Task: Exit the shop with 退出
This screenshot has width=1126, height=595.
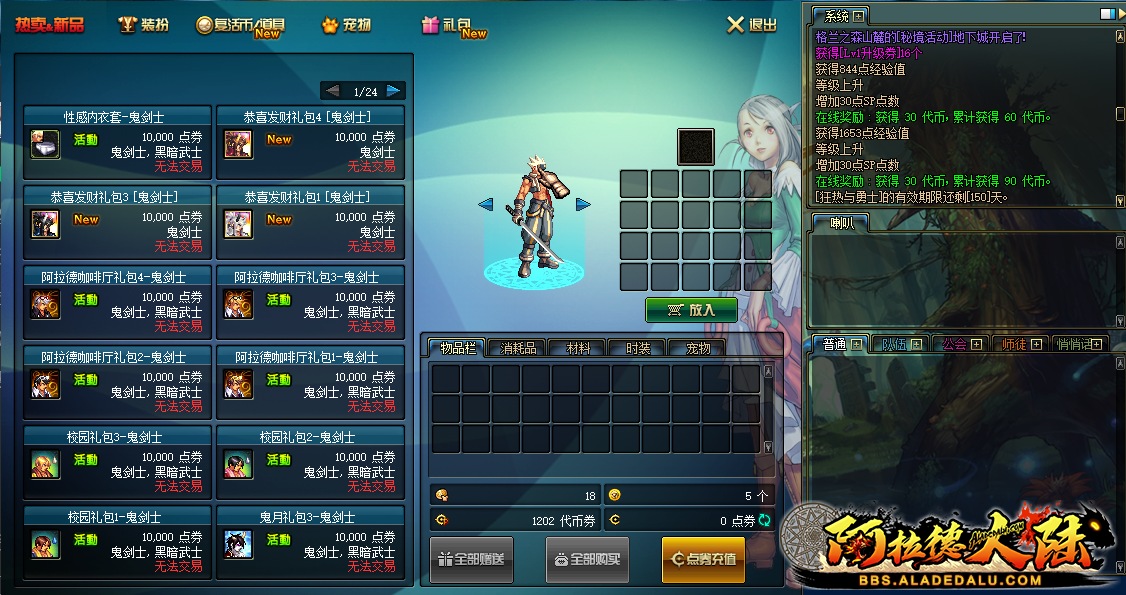Action: pyautogui.click(x=752, y=25)
